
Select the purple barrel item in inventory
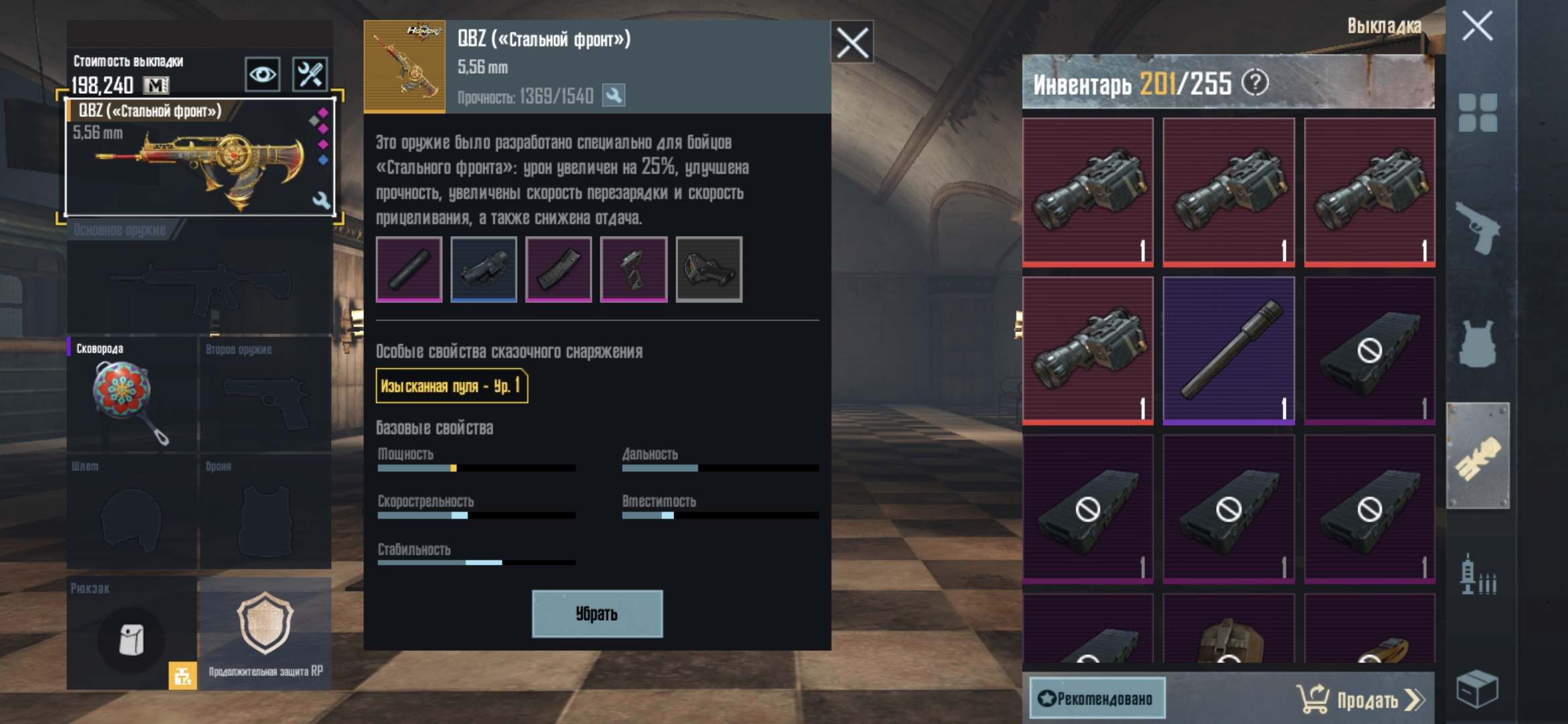[x=1228, y=350]
